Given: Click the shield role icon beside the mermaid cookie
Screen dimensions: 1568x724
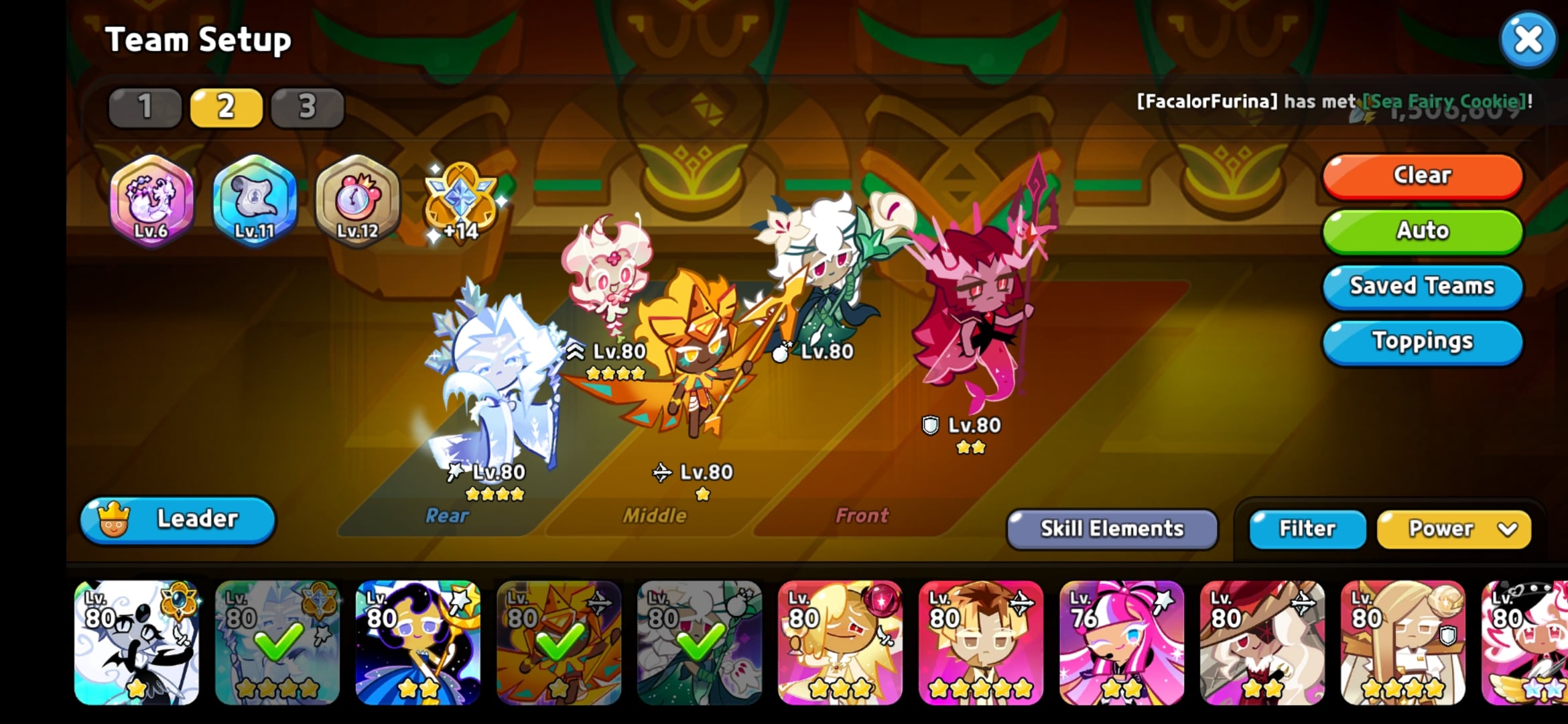Looking at the screenshot, I should tap(930, 424).
